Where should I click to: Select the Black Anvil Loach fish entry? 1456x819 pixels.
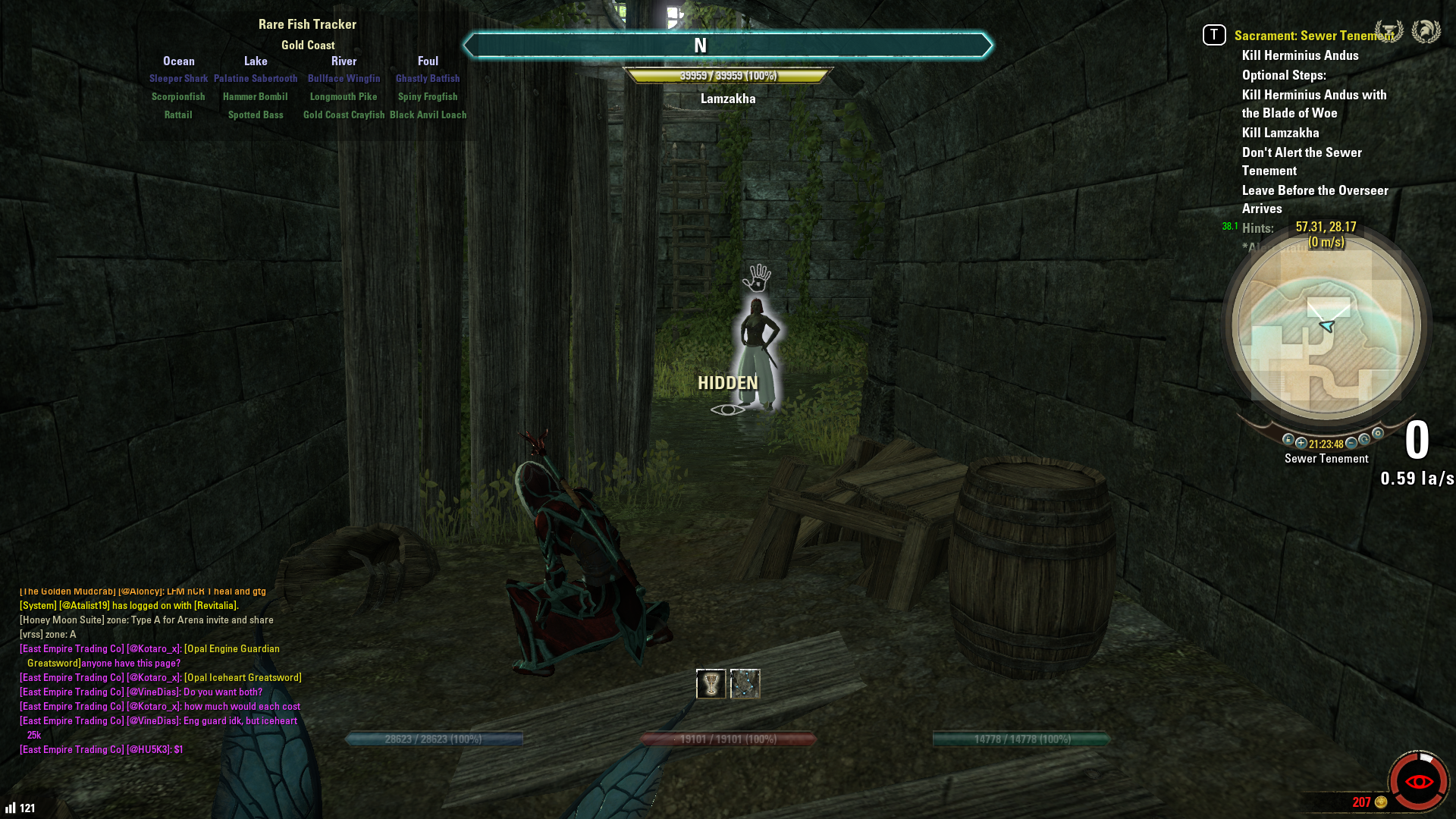(x=428, y=115)
